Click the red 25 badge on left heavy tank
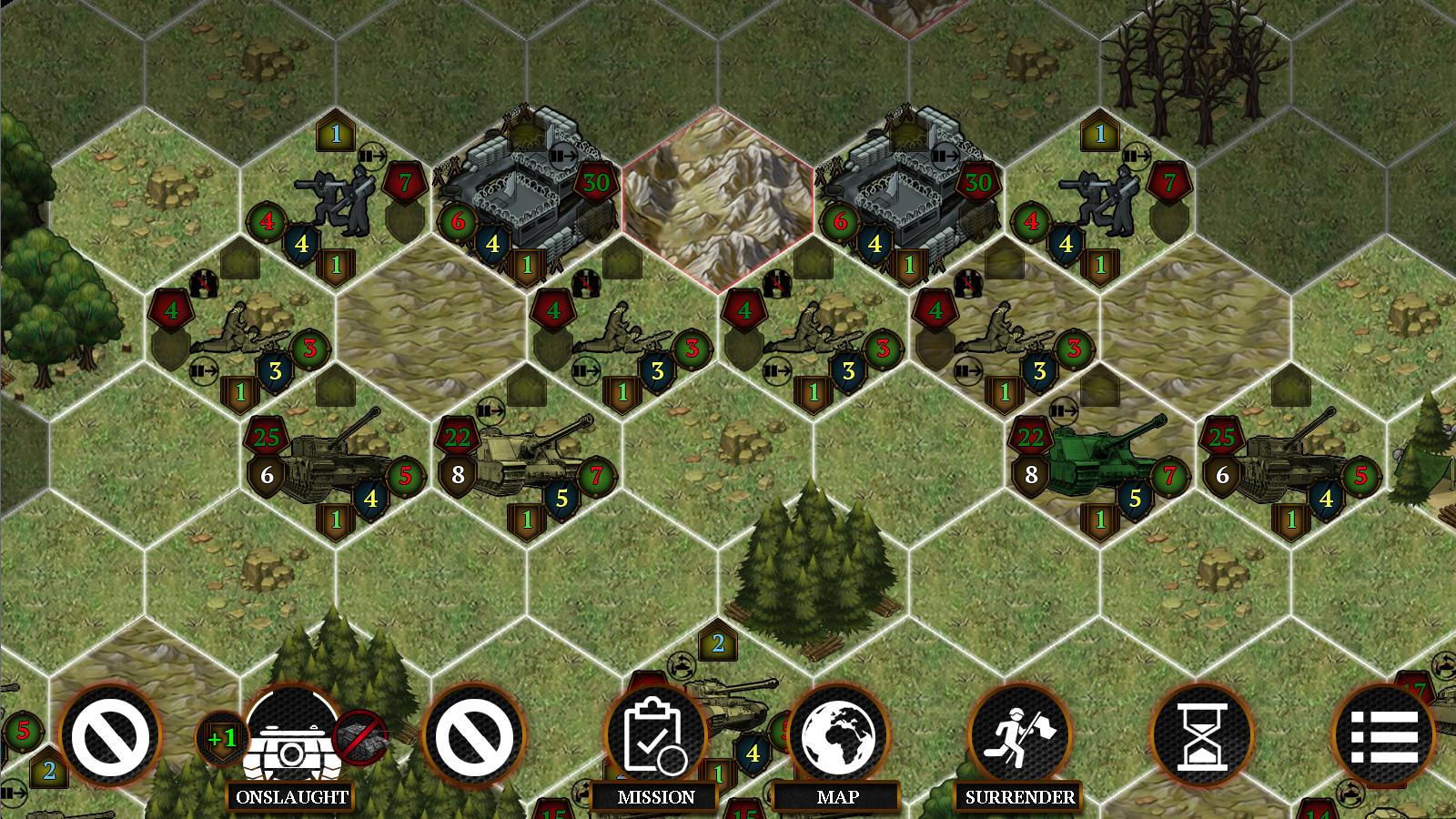This screenshot has height=819, width=1456. coord(267,436)
